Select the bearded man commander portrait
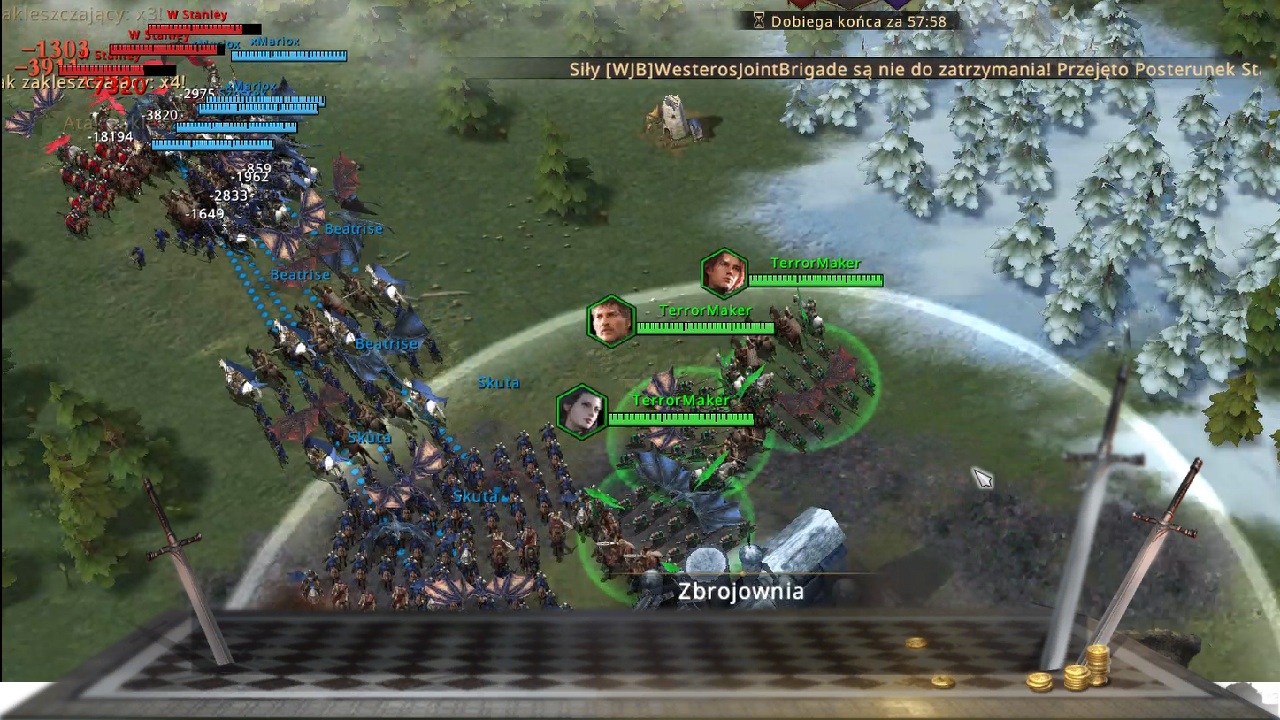Image resolution: width=1280 pixels, height=720 pixels. click(x=611, y=321)
